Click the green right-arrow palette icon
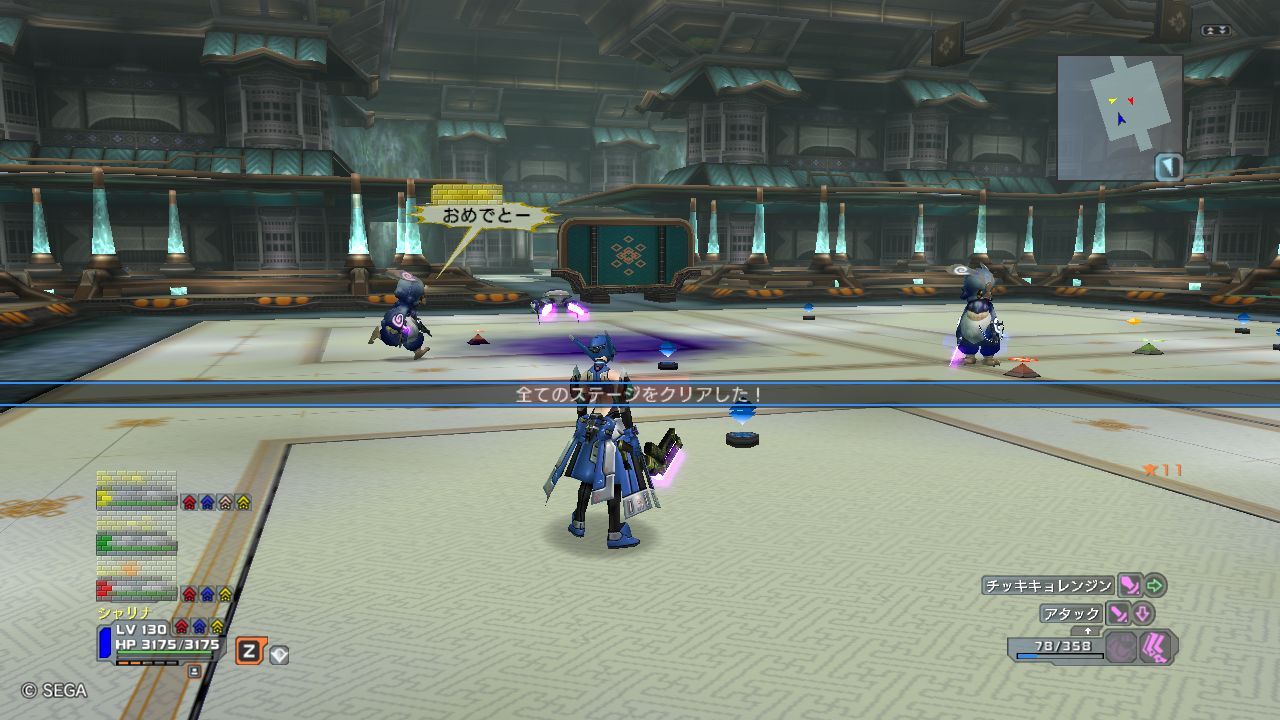 point(1155,586)
